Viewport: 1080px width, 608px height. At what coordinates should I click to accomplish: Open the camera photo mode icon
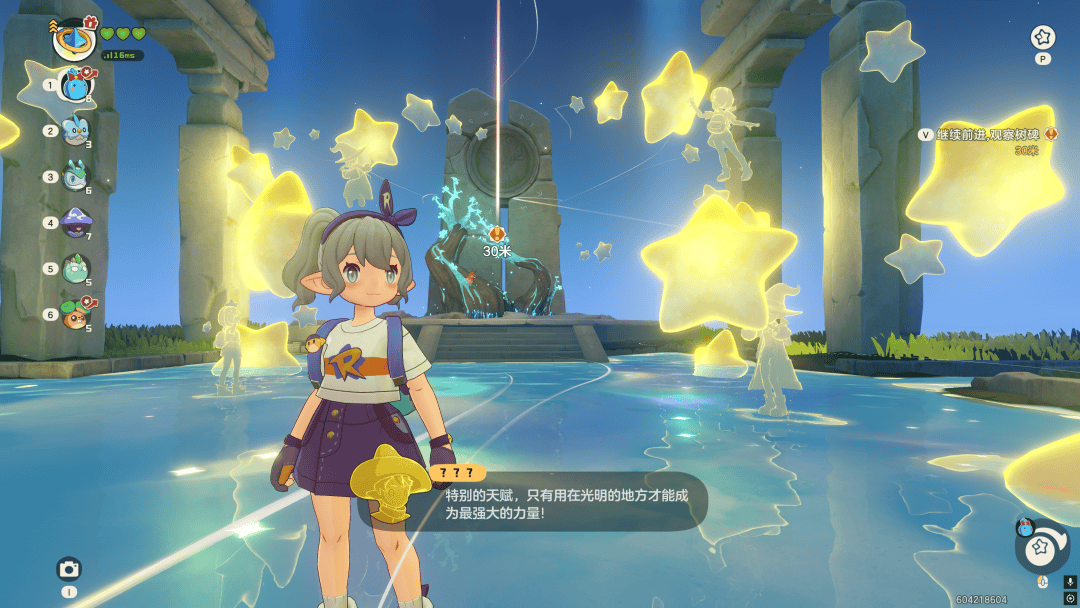click(x=69, y=569)
